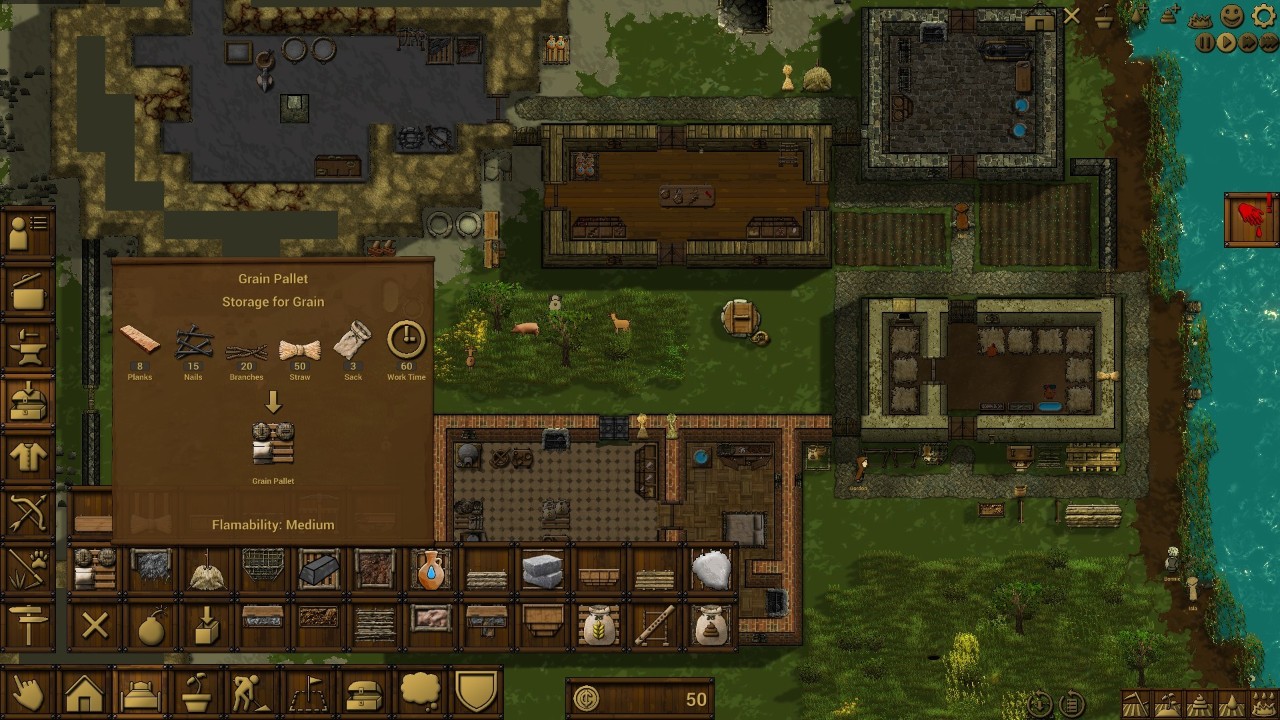Open the house building category
The height and width of the screenshot is (720, 1280).
[x=85, y=692]
